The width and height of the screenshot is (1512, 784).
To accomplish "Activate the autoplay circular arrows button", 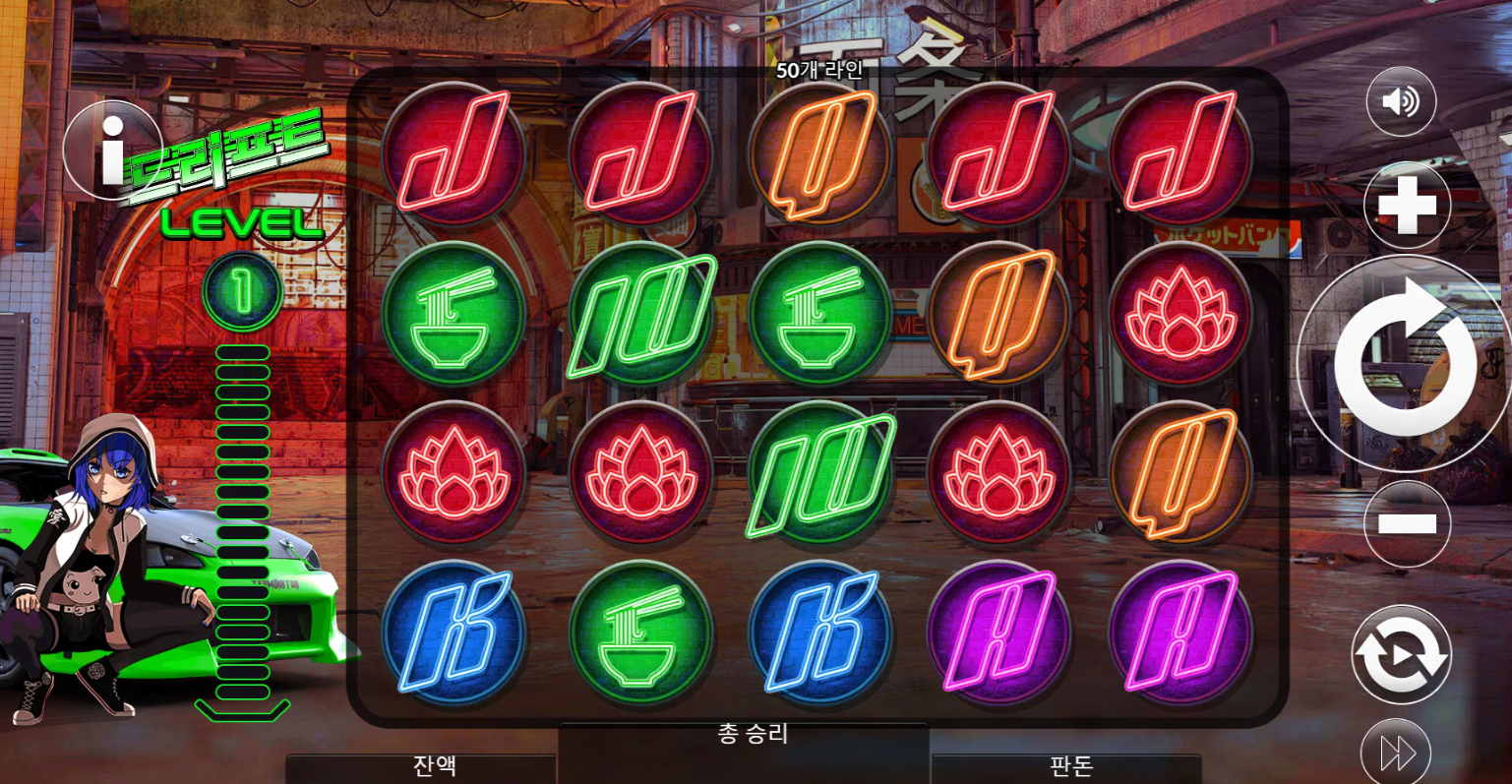I will [x=1401, y=654].
